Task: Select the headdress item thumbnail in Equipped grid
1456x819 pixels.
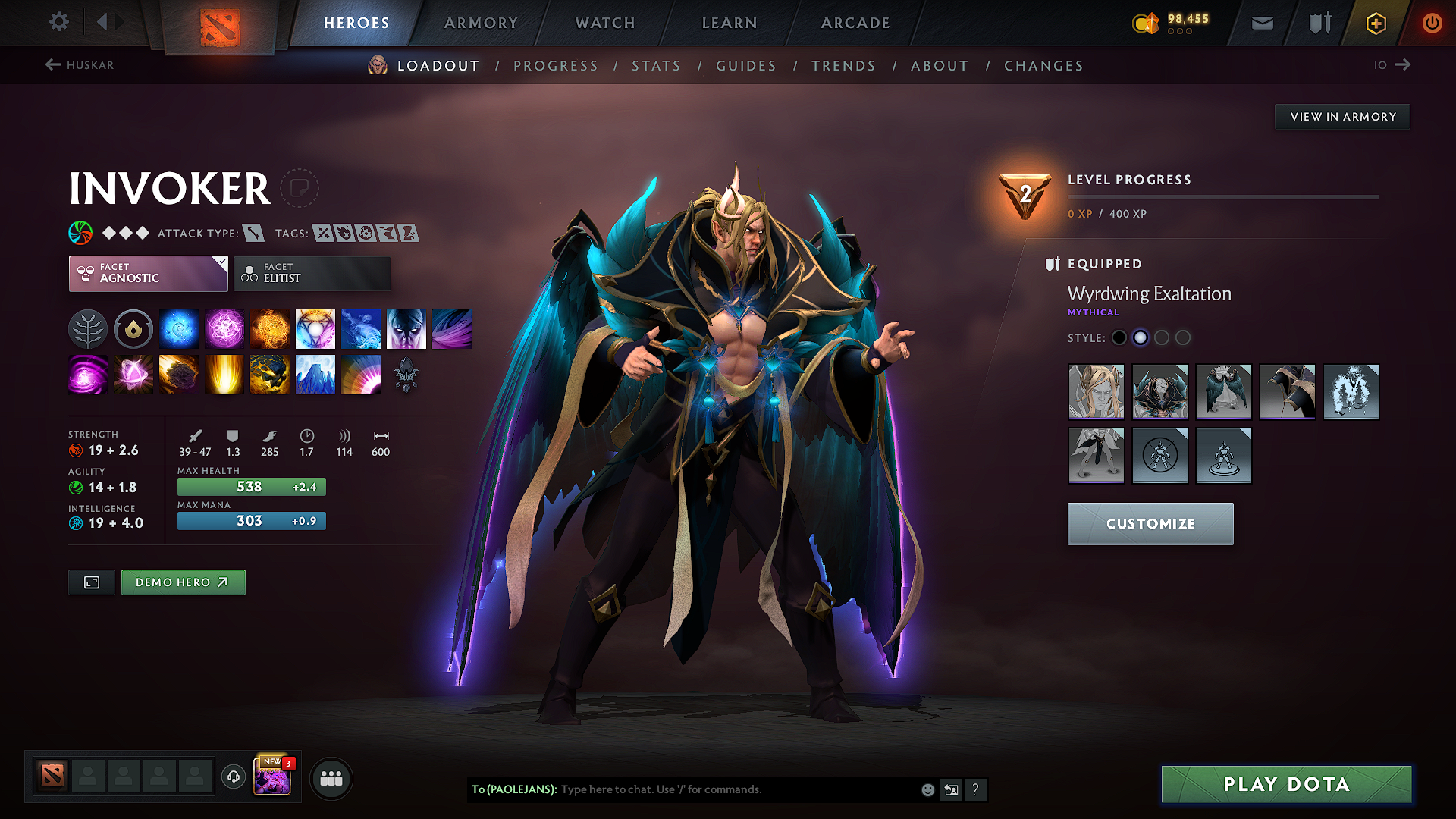Action: click(x=1097, y=391)
